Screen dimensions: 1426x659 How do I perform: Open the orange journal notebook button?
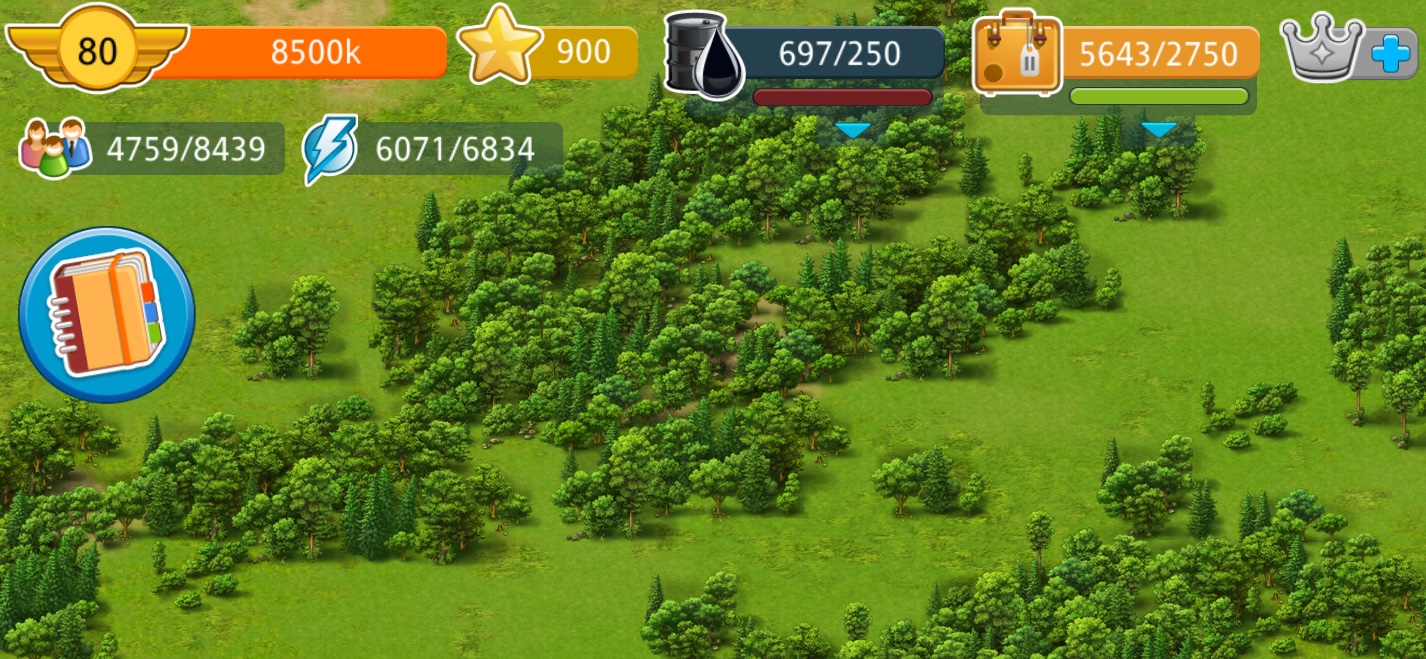[106, 315]
